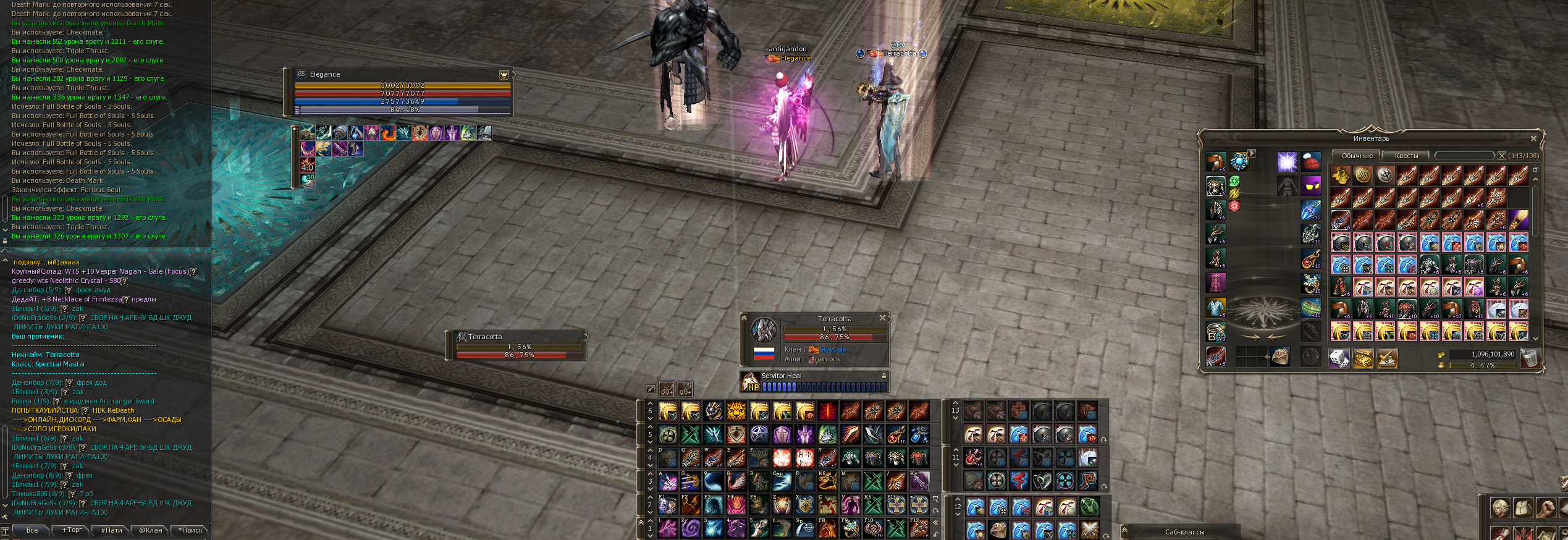
Task: Activate the Servitor Heal skill icon
Action: (x=751, y=382)
